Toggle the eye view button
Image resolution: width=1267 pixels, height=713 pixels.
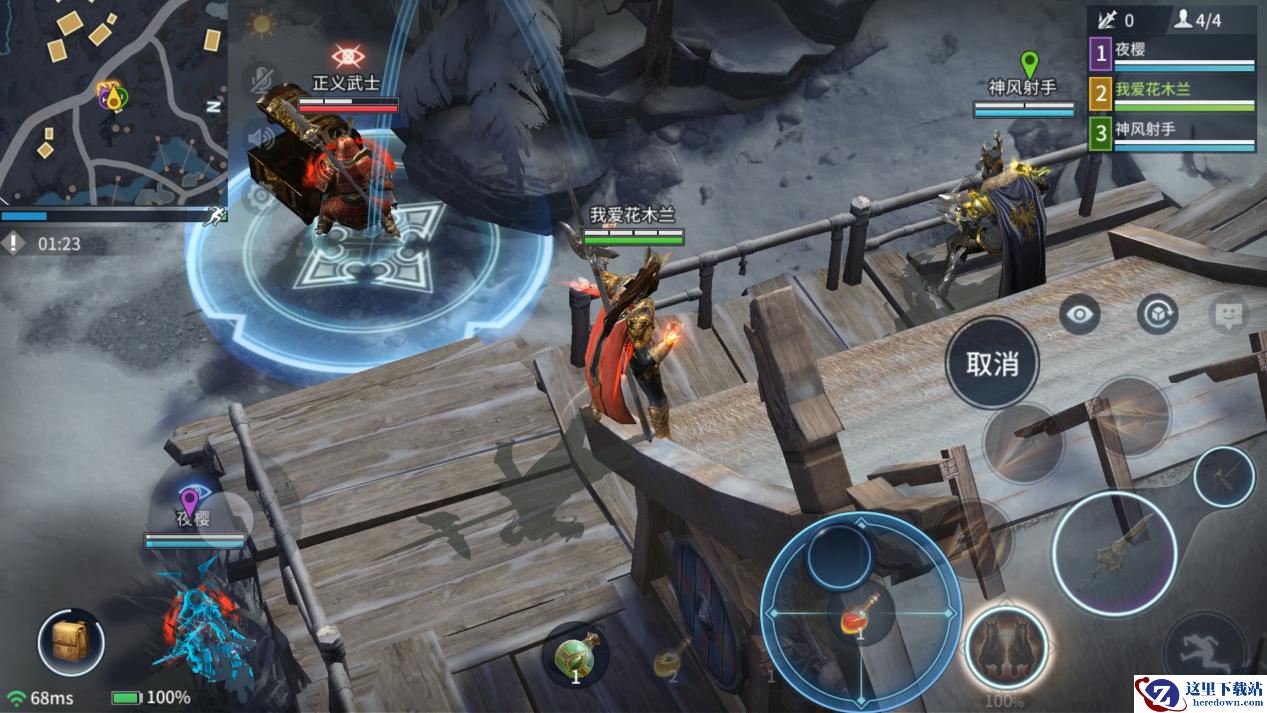coord(1080,315)
